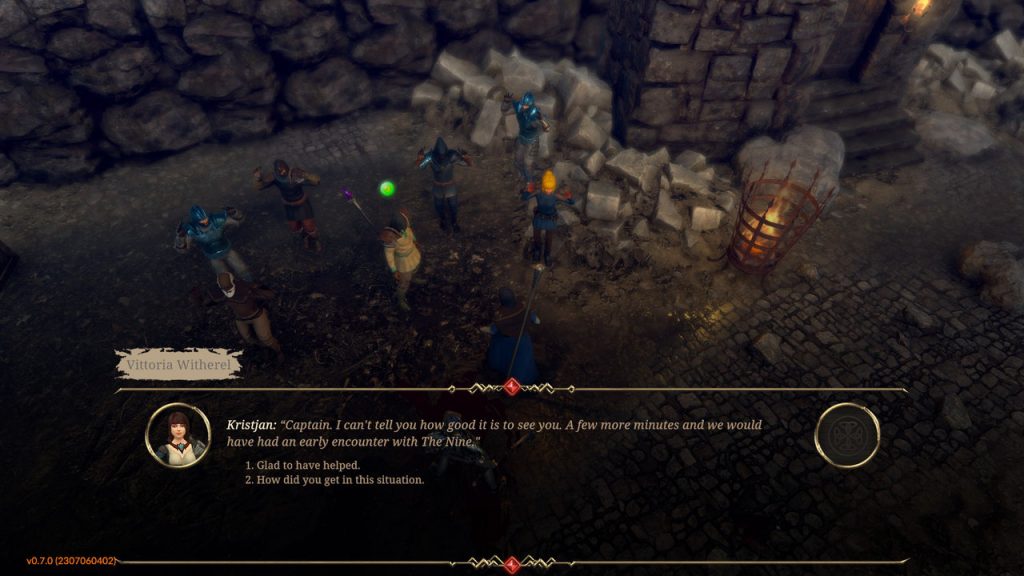Click the round emblem button beside the dialogue
This screenshot has height=576, width=1024.
[x=847, y=435]
